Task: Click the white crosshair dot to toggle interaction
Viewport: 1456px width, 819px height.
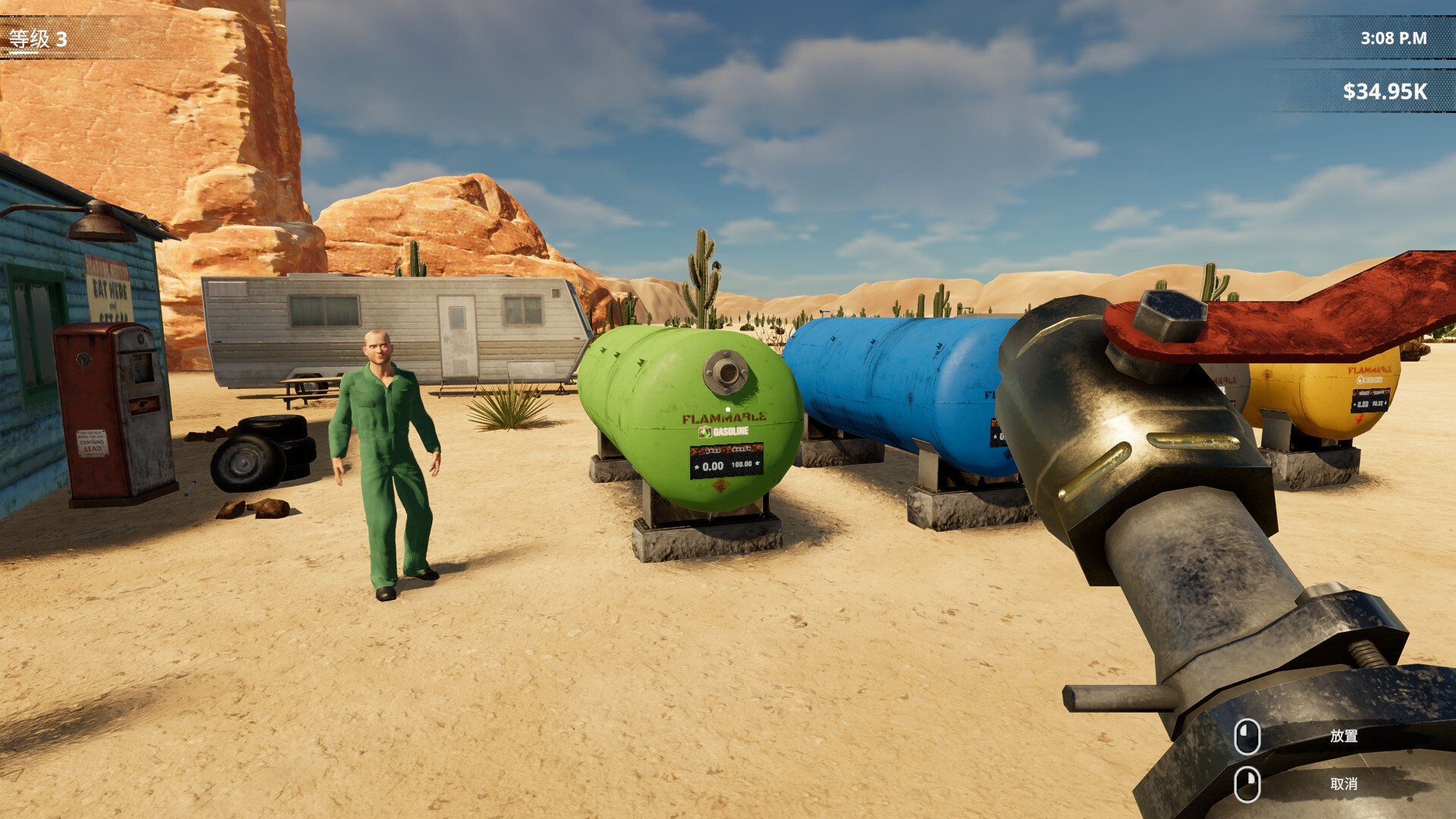Action: click(x=728, y=409)
